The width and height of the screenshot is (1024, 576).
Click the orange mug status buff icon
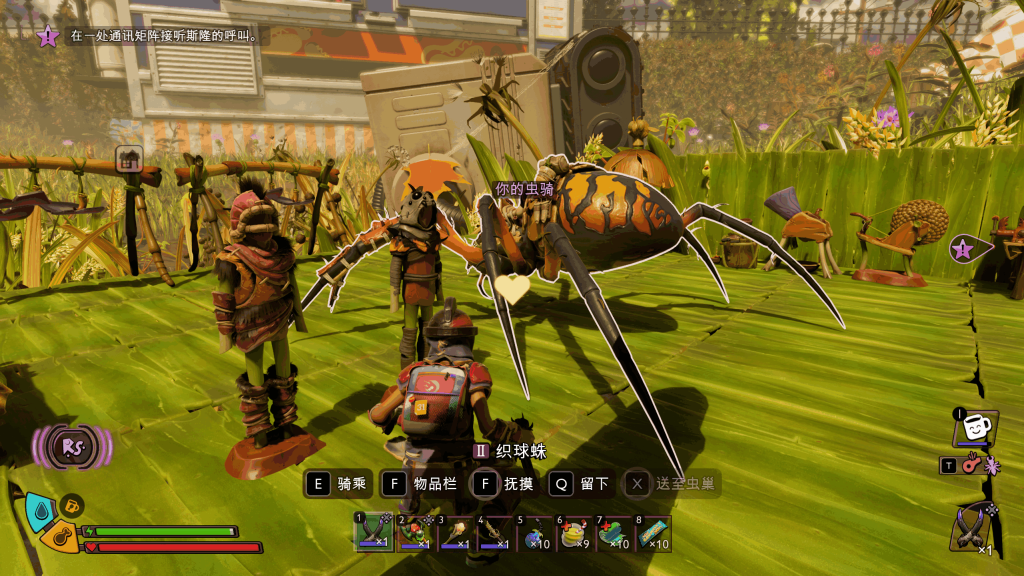coord(71,506)
